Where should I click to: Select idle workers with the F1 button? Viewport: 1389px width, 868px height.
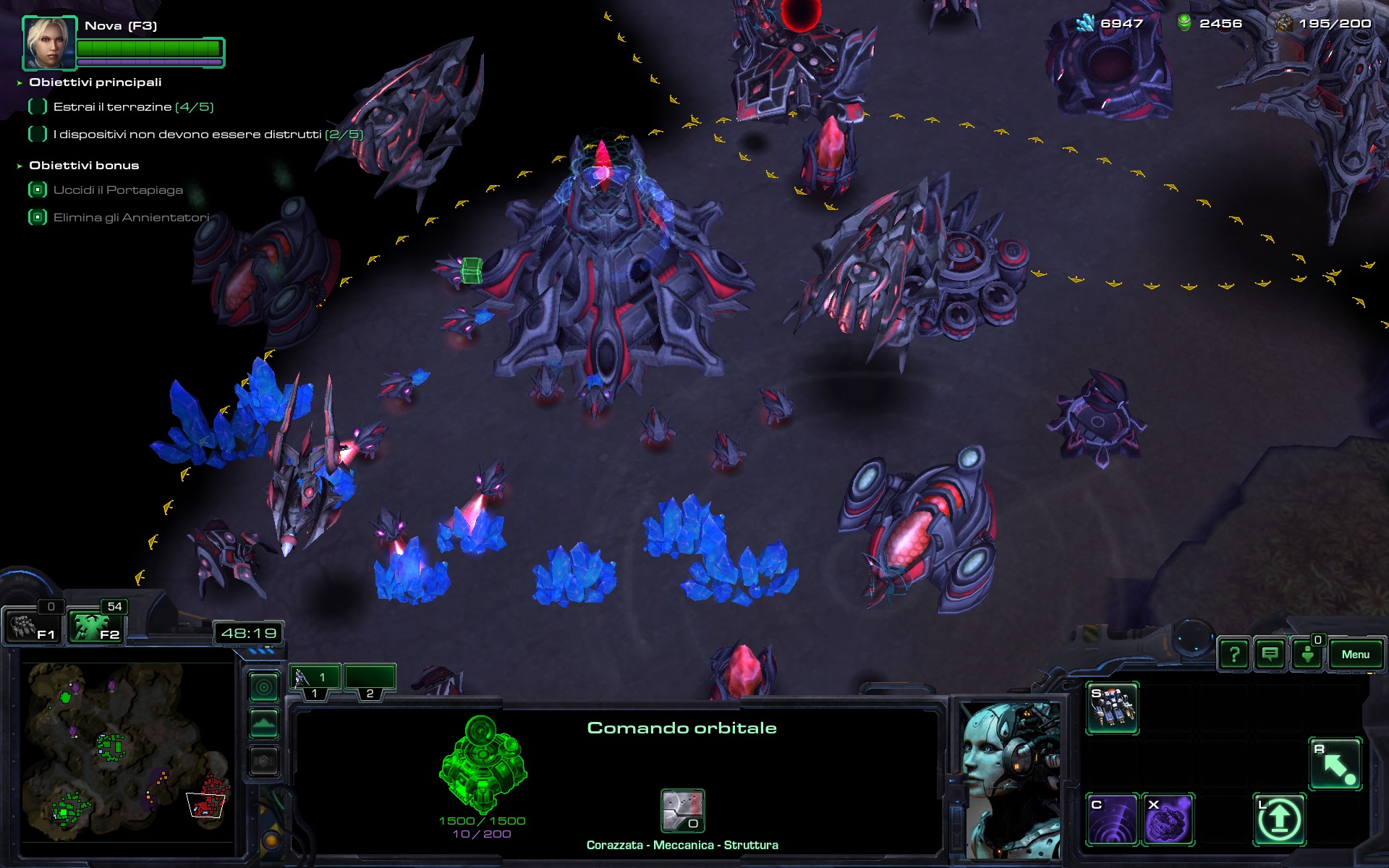(x=33, y=626)
